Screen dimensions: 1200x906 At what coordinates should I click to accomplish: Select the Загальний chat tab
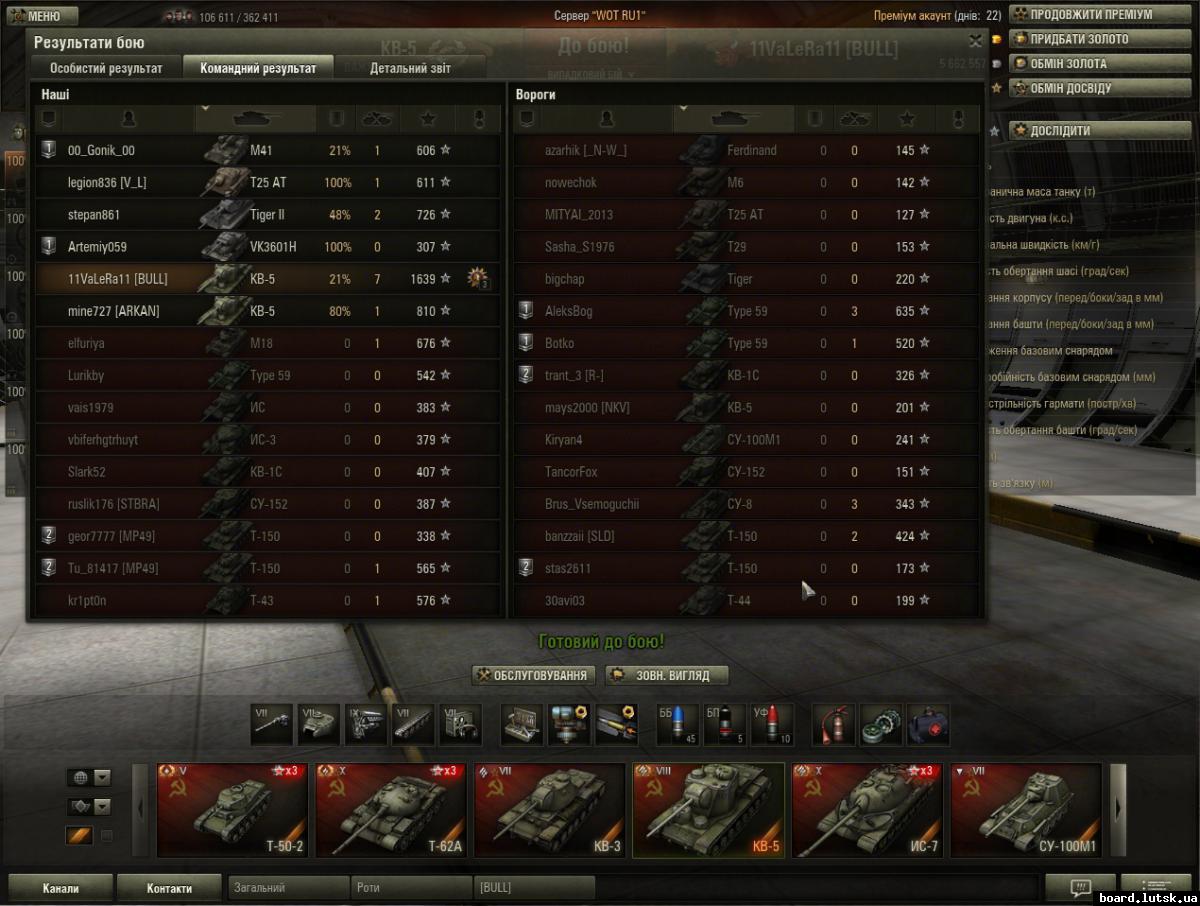click(289, 888)
